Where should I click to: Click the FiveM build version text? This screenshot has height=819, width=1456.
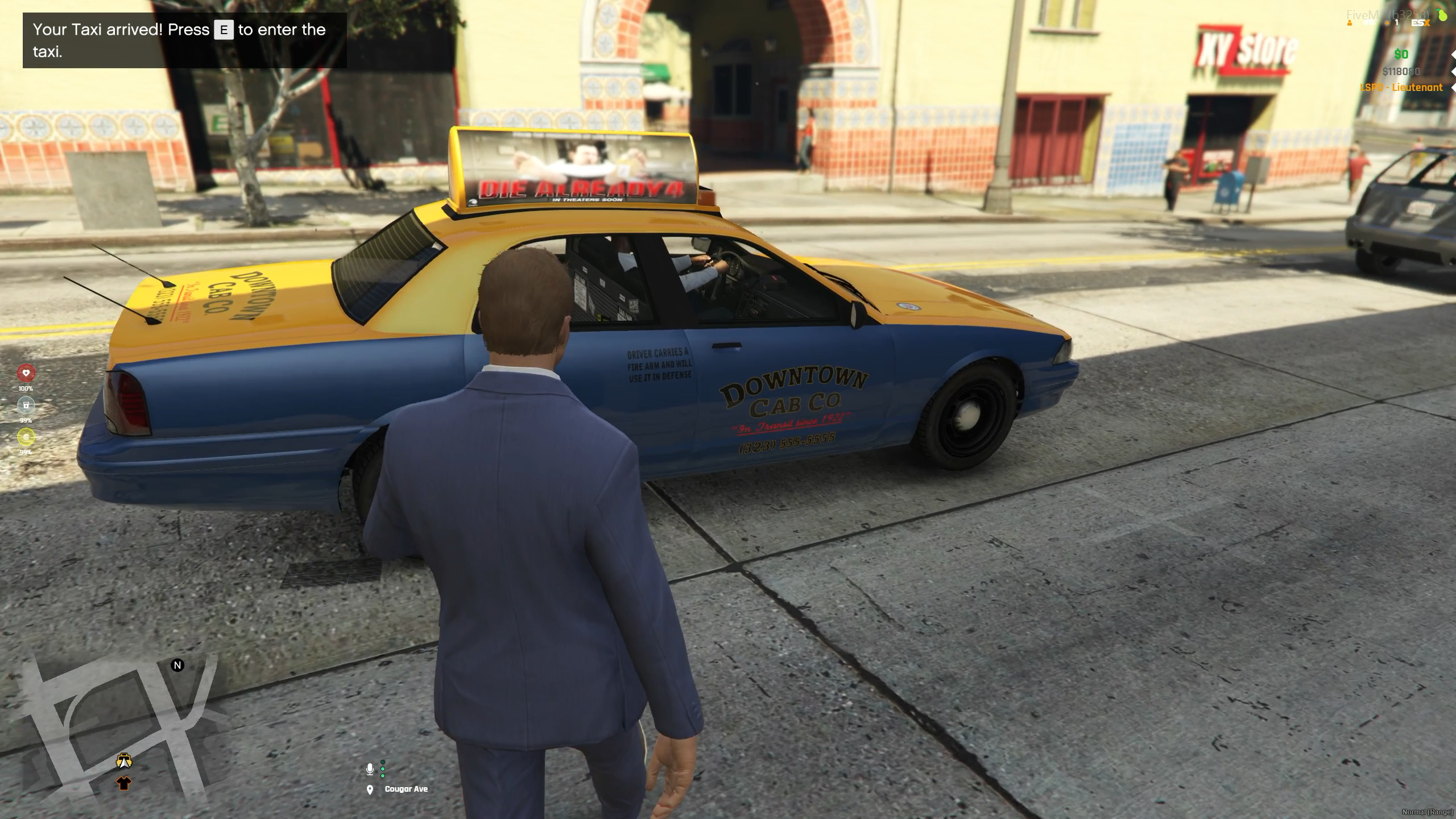coord(1386,14)
